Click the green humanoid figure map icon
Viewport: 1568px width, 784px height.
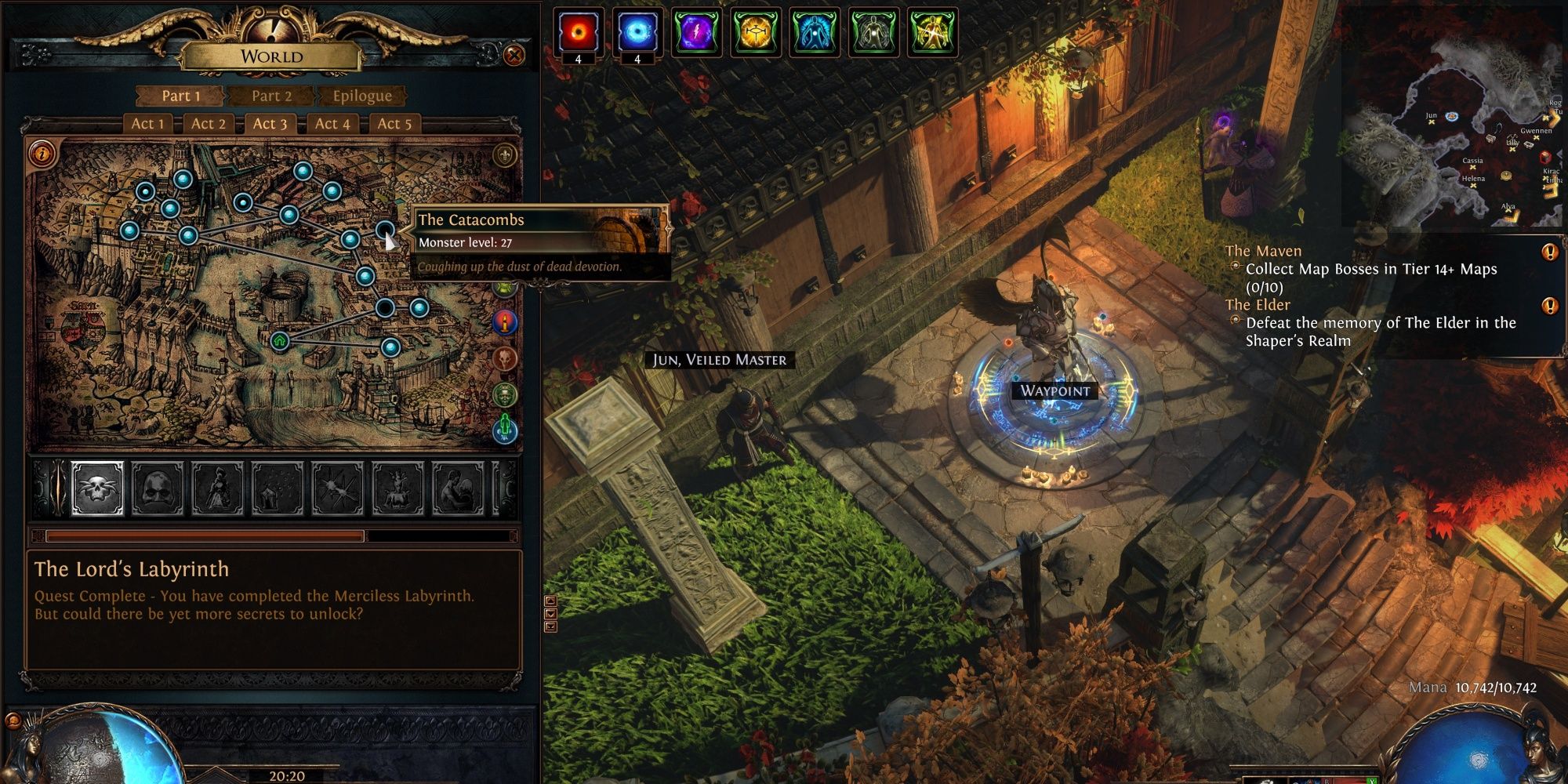coord(506,428)
